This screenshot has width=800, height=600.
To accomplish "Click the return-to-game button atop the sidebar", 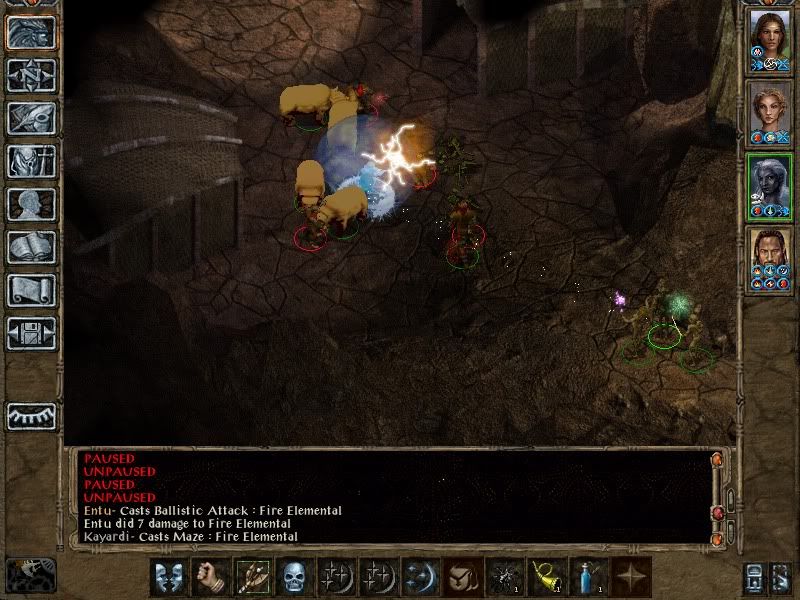I will 31,32.
